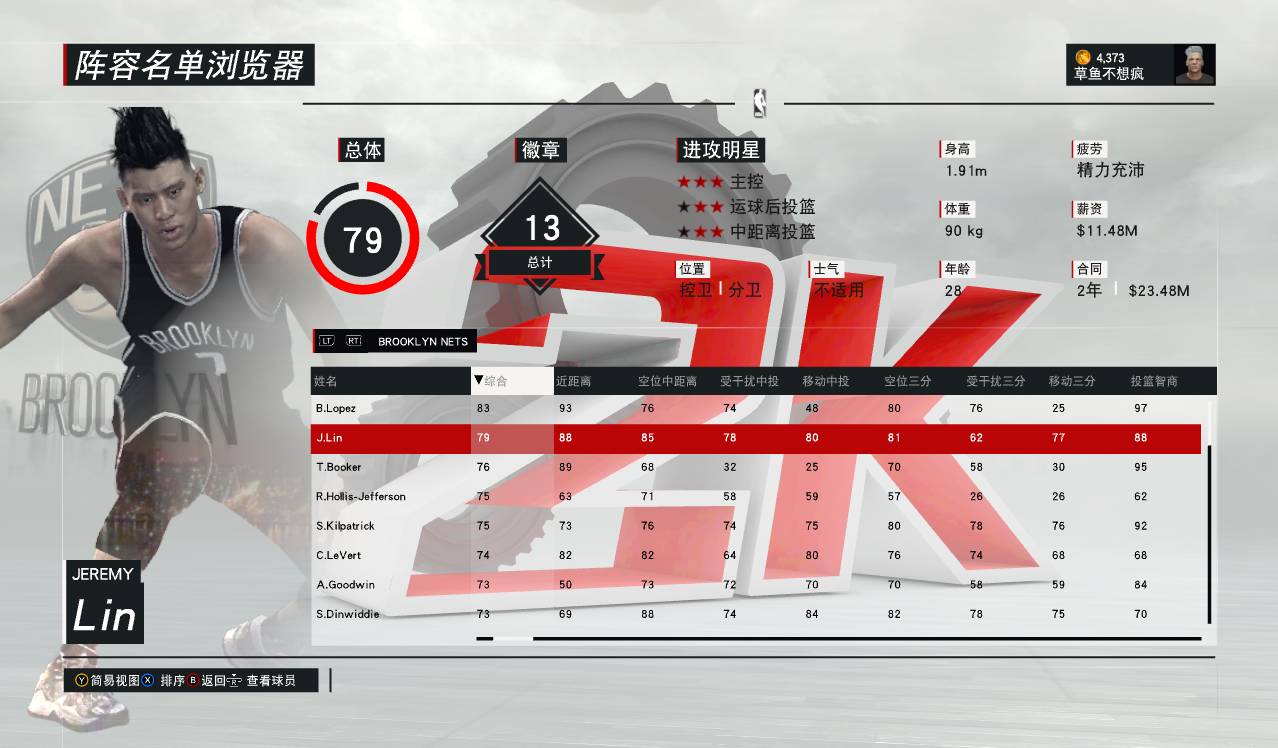
Task: Pick the R.Hollis-Jefferson player row
Action: (x=360, y=496)
